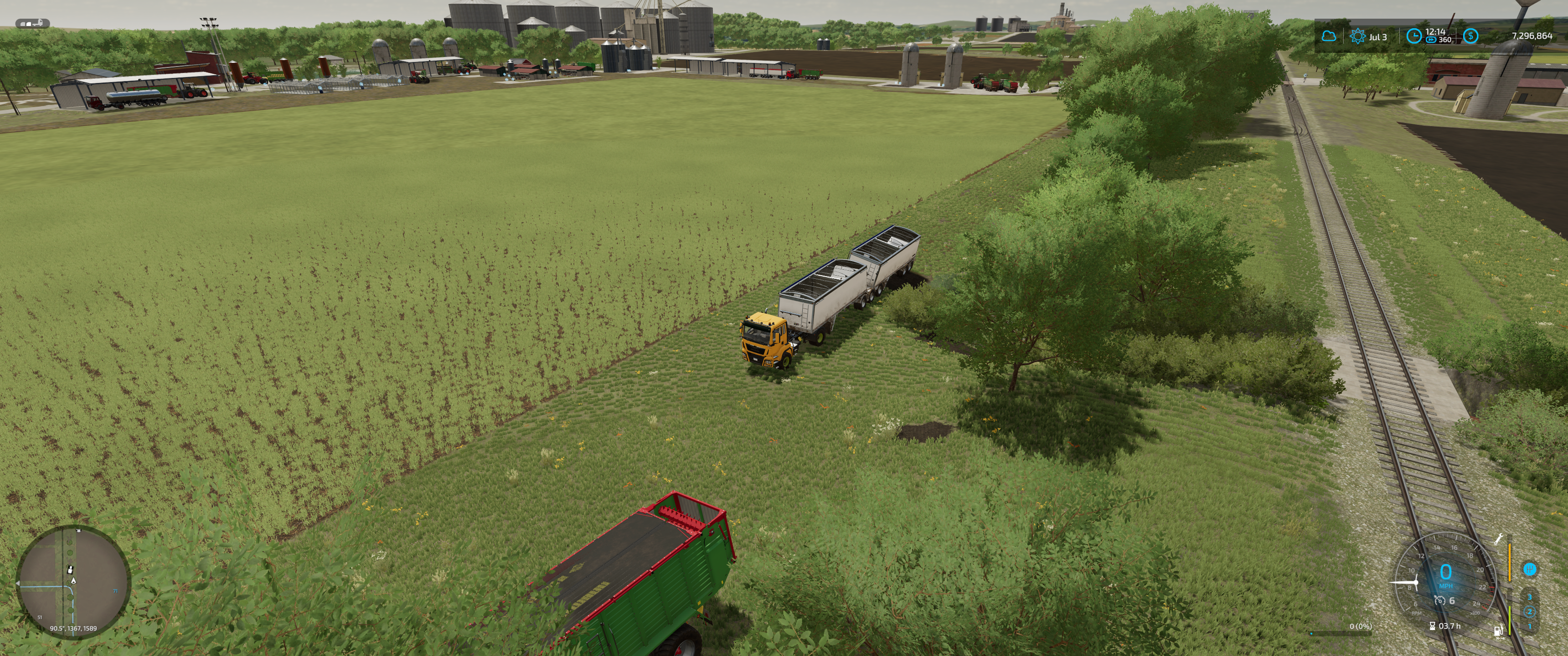Click the truck and trailer vehicle schema

tap(32, 24)
